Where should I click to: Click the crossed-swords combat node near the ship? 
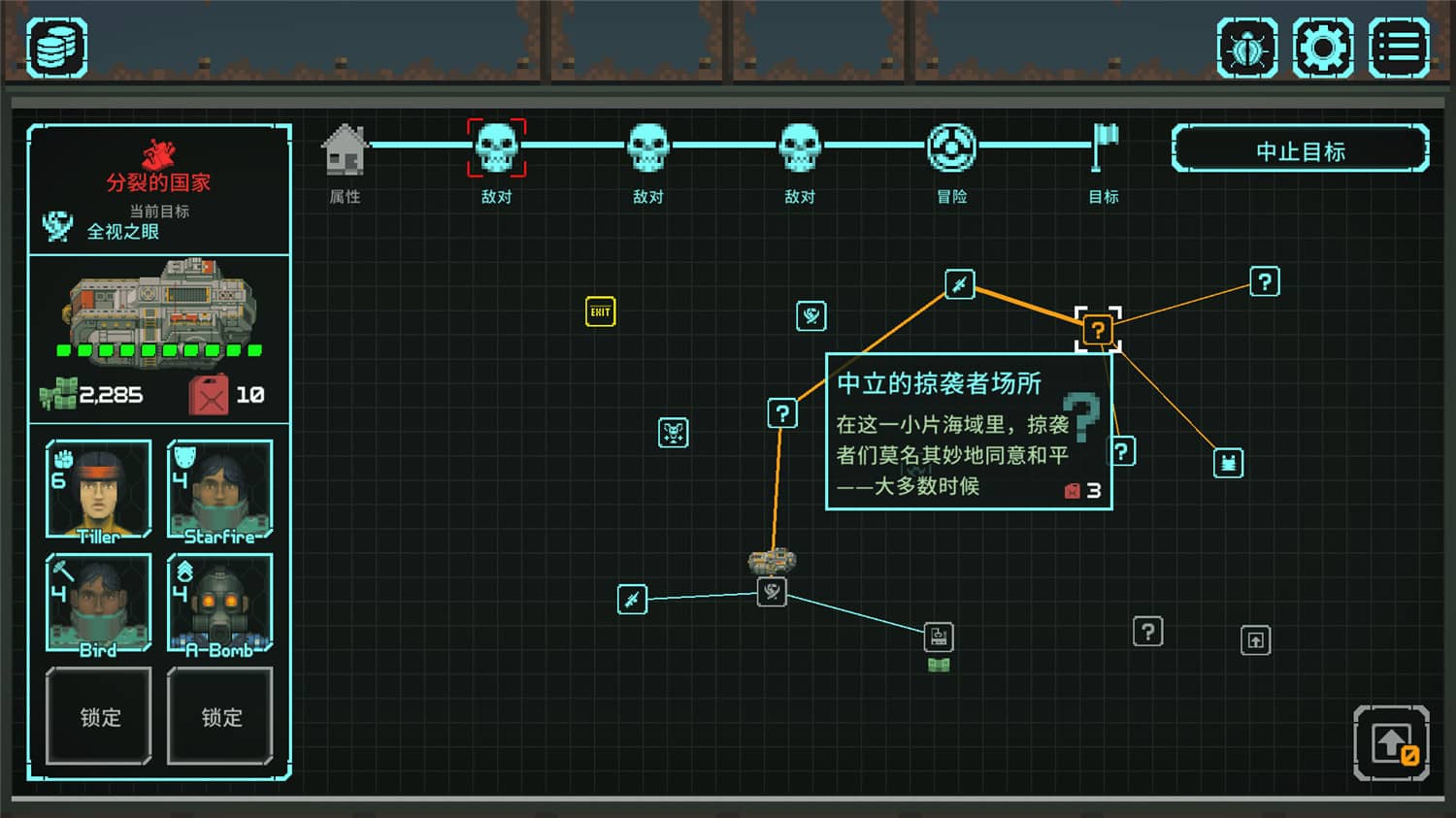pos(631,600)
